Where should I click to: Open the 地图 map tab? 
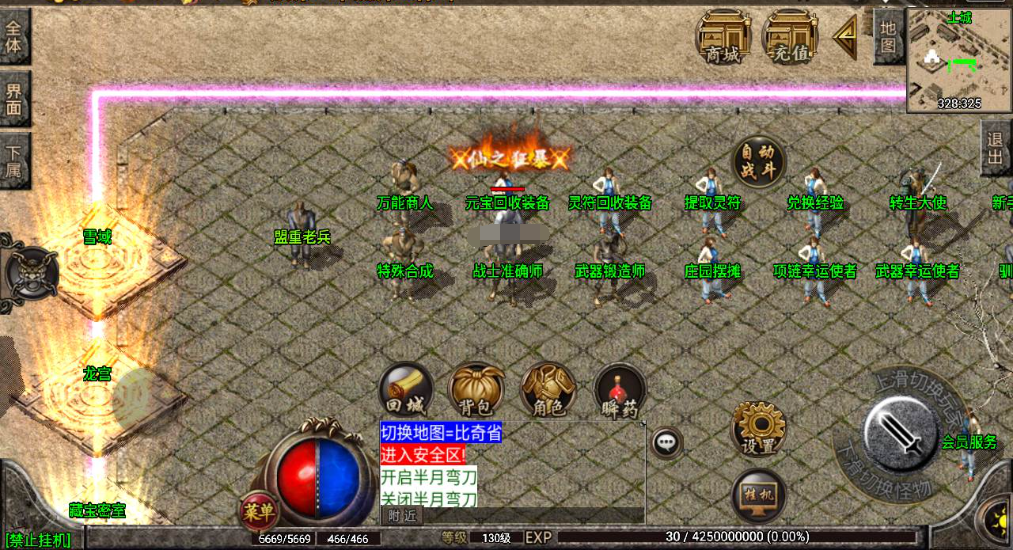(x=888, y=36)
